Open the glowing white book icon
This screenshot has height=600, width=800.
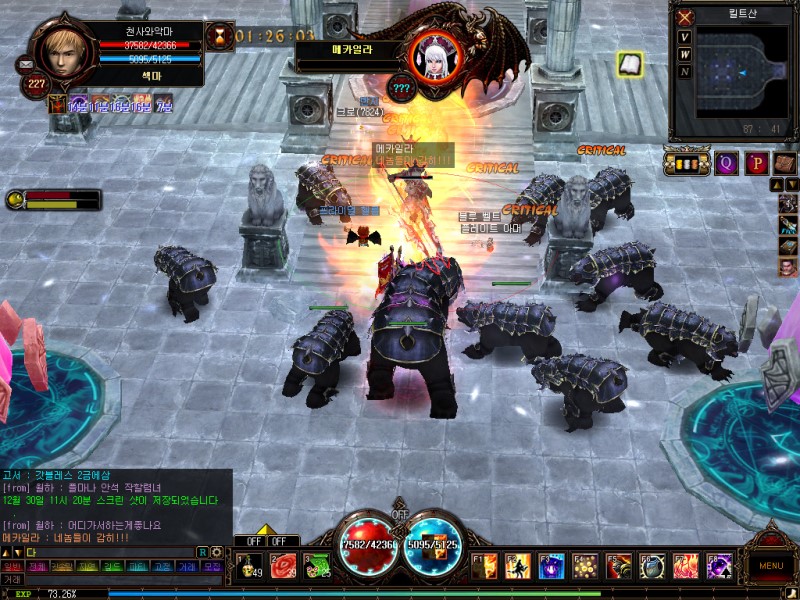pos(629,65)
